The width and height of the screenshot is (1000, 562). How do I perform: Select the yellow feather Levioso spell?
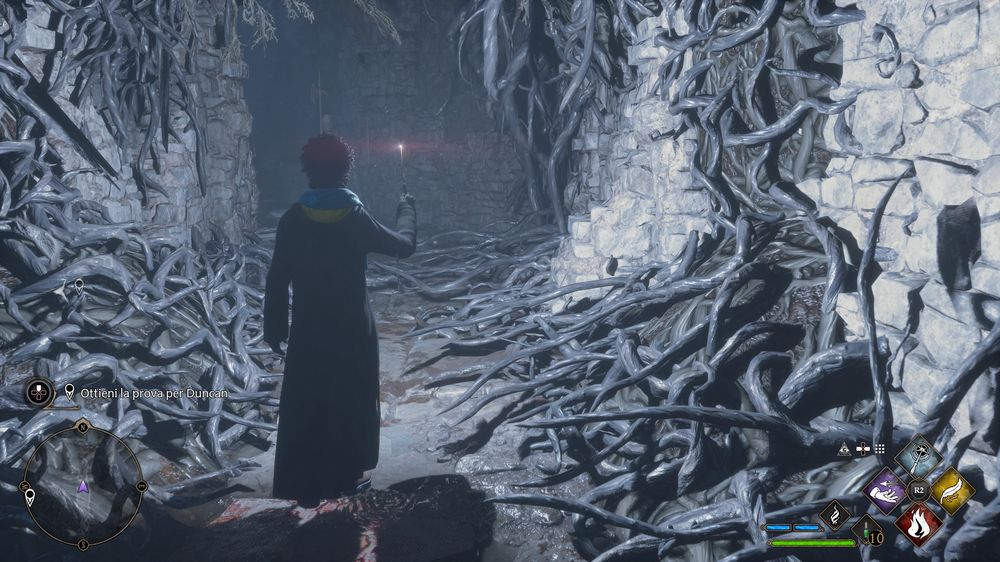(951, 491)
